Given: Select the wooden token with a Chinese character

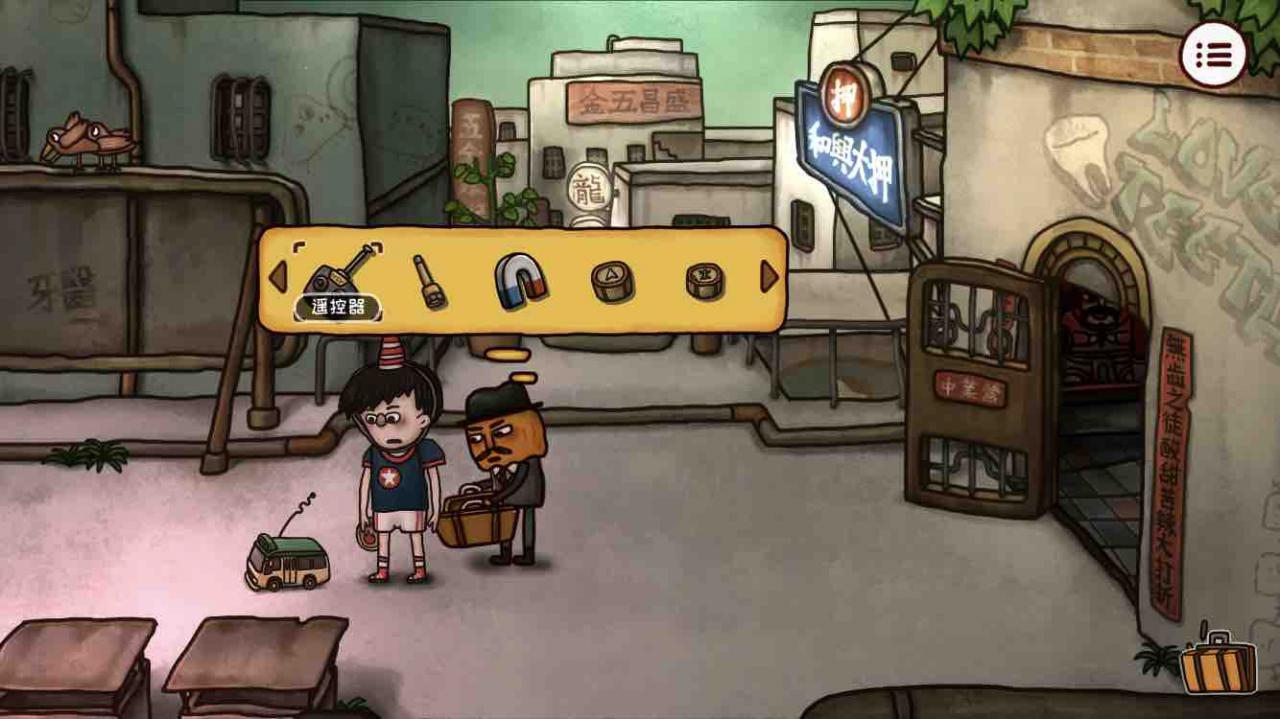Looking at the screenshot, I should [x=704, y=280].
